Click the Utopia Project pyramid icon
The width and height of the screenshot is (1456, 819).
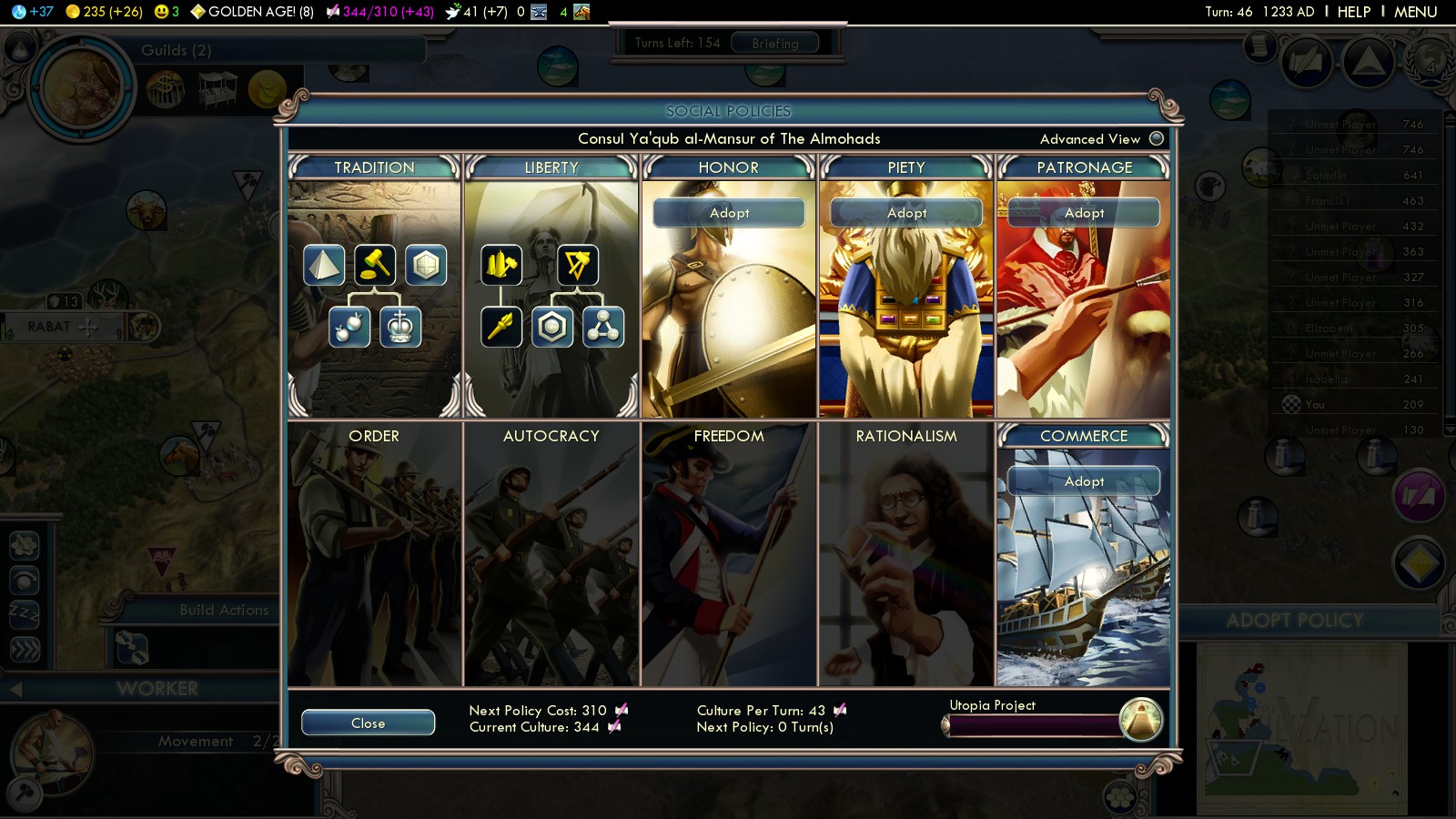pos(1141,720)
